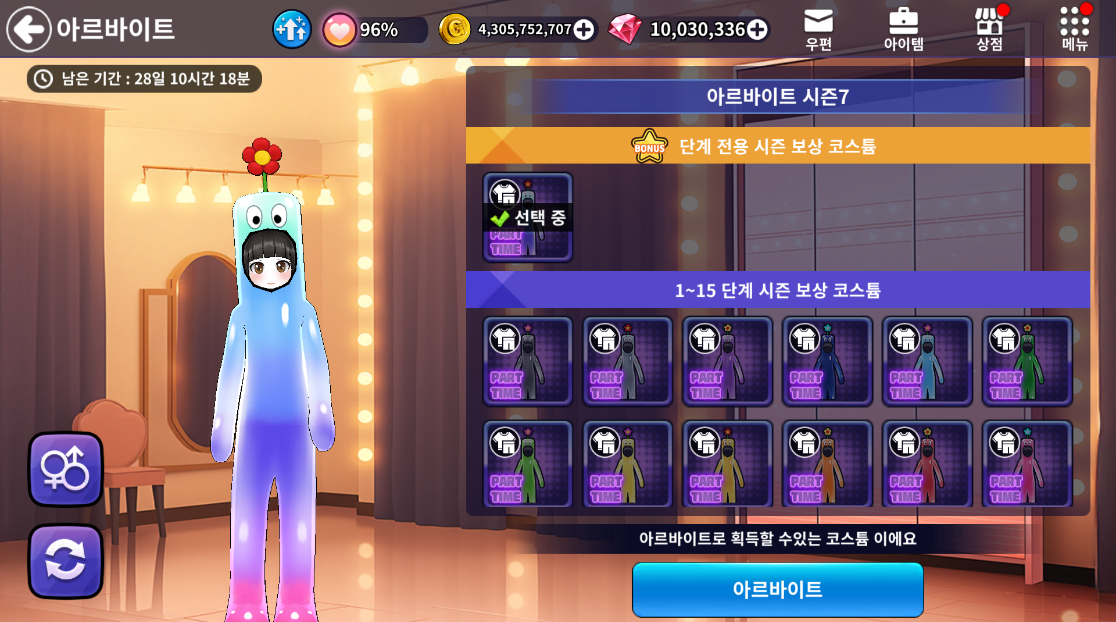Click the circular arrows refresh button
The height and width of the screenshot is (622, 1116).
(65, 561)
